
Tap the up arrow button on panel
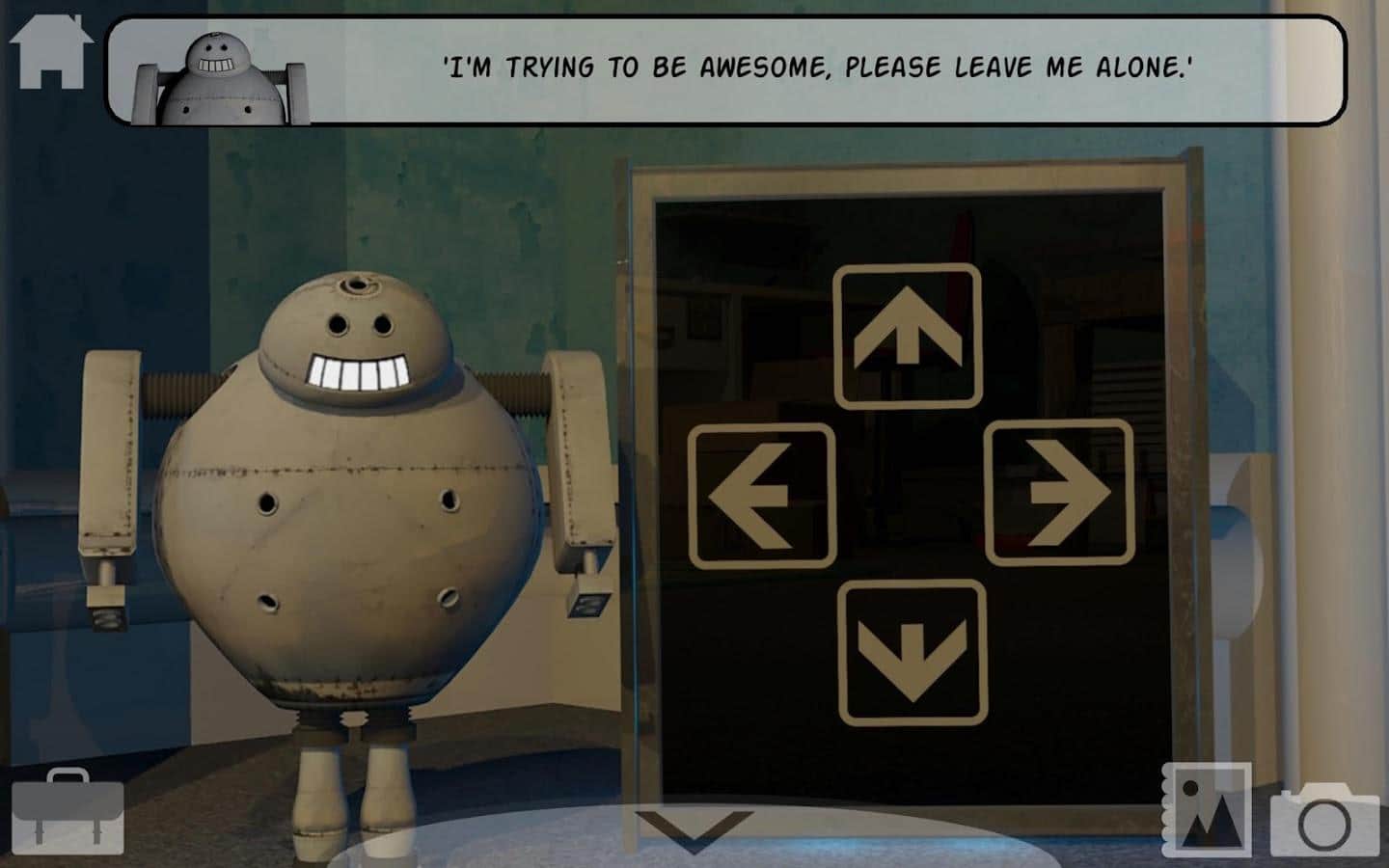[908, 336]
